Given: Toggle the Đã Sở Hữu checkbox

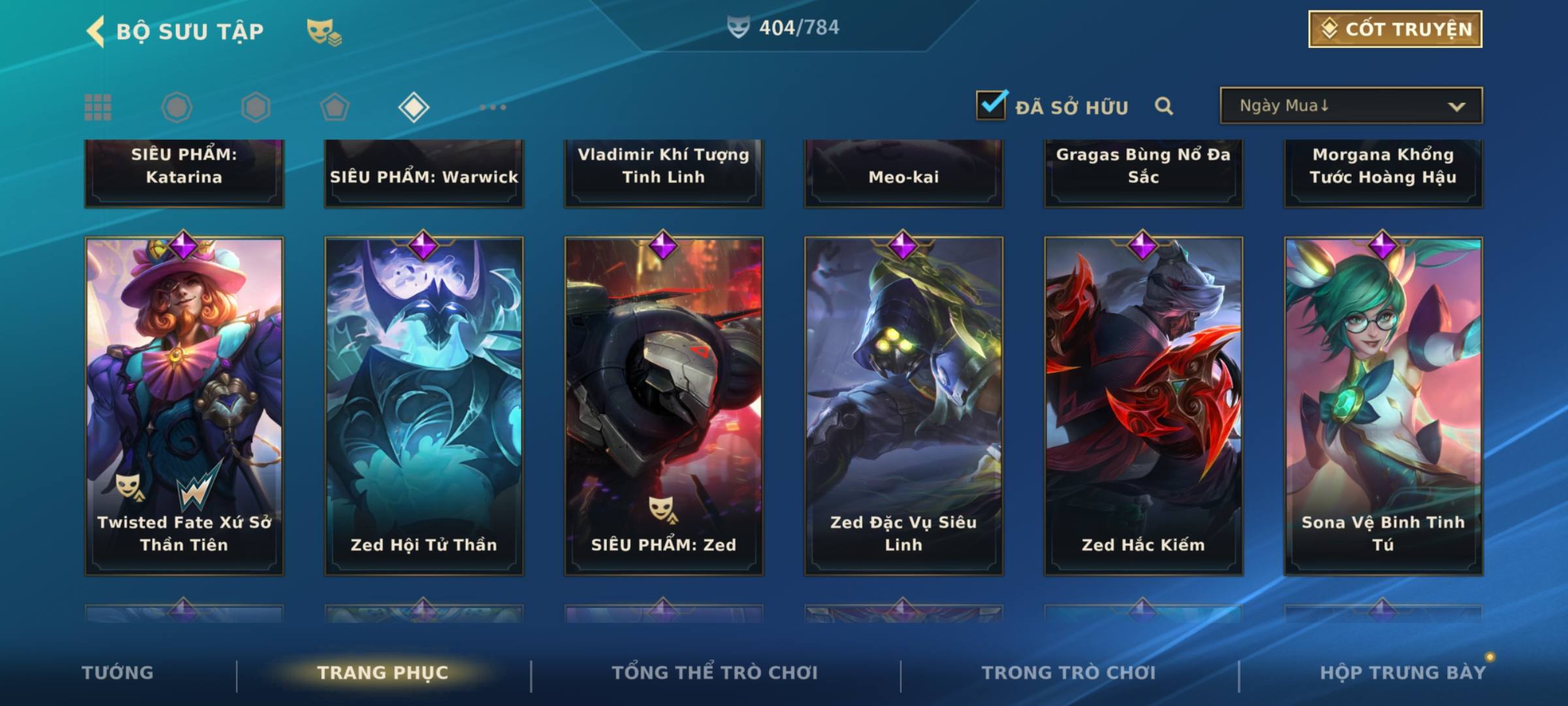Looking at the screenshot, I should pos(991,105).
